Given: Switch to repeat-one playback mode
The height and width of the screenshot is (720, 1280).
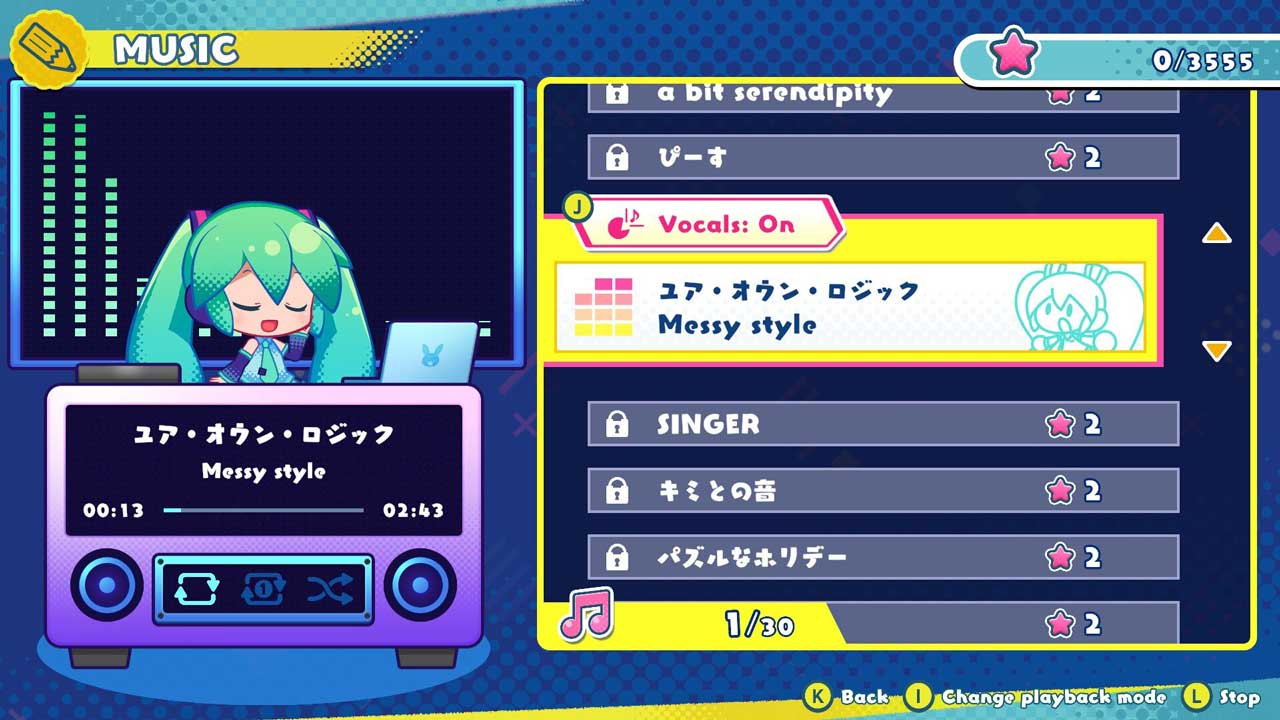Looking at the screenshot, I should 263,590.
